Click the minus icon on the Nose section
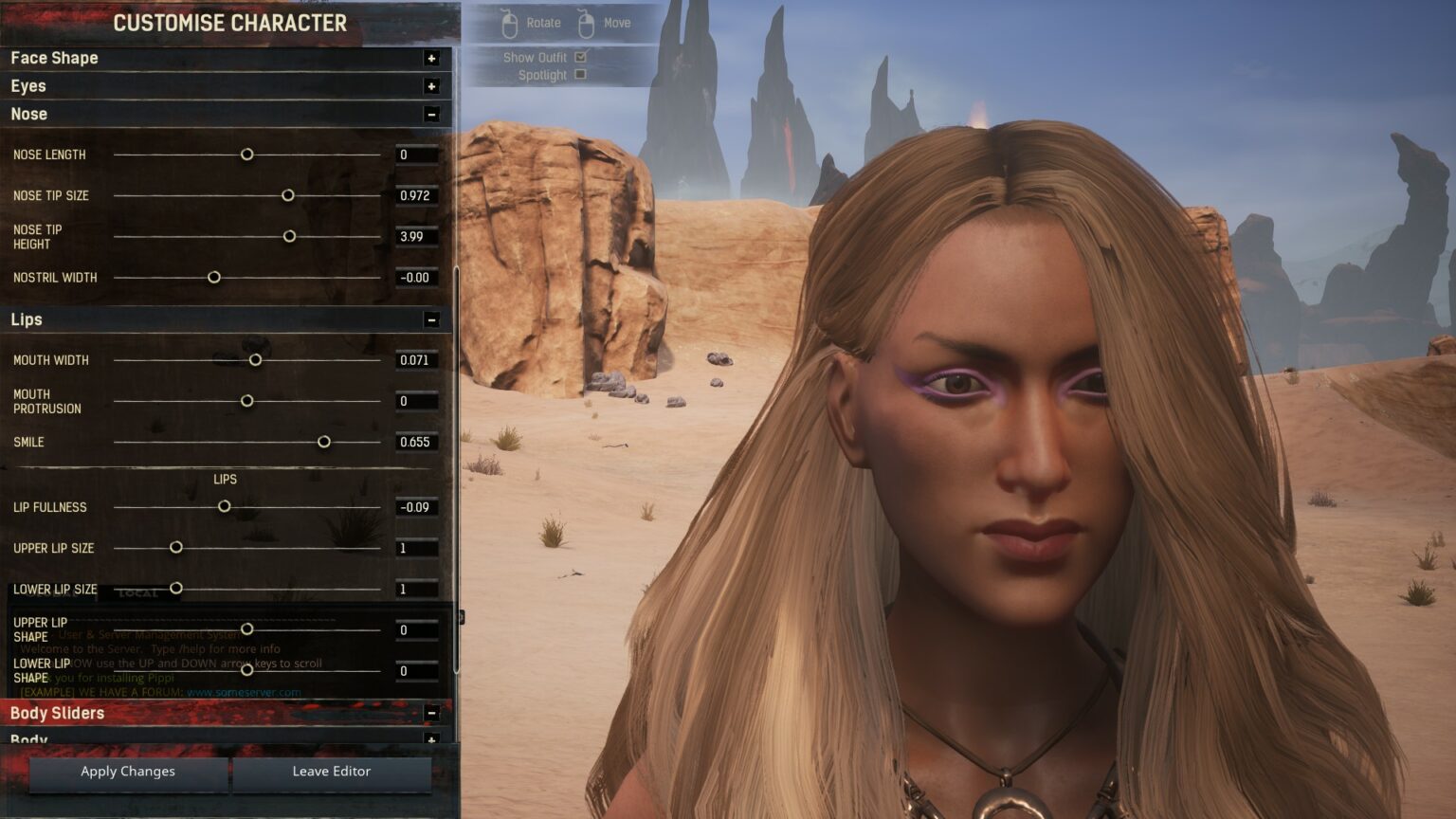 433,114
